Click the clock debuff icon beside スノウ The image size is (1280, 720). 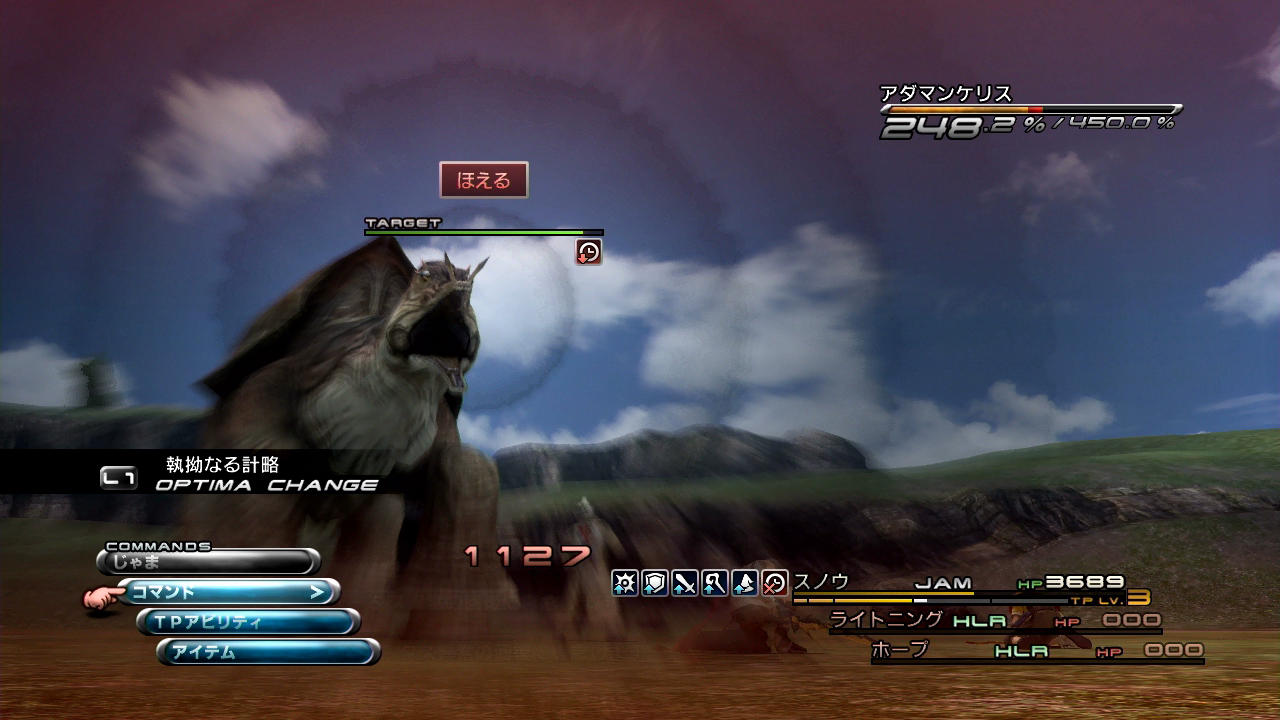774,583
